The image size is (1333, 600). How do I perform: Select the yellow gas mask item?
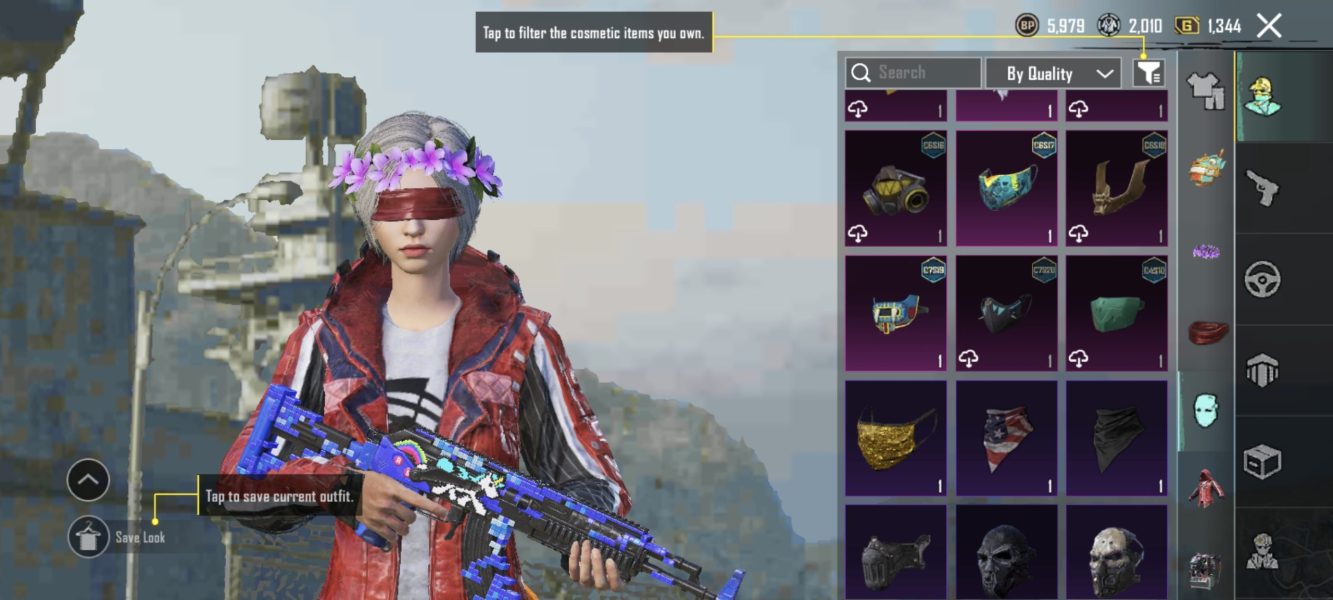895,188
